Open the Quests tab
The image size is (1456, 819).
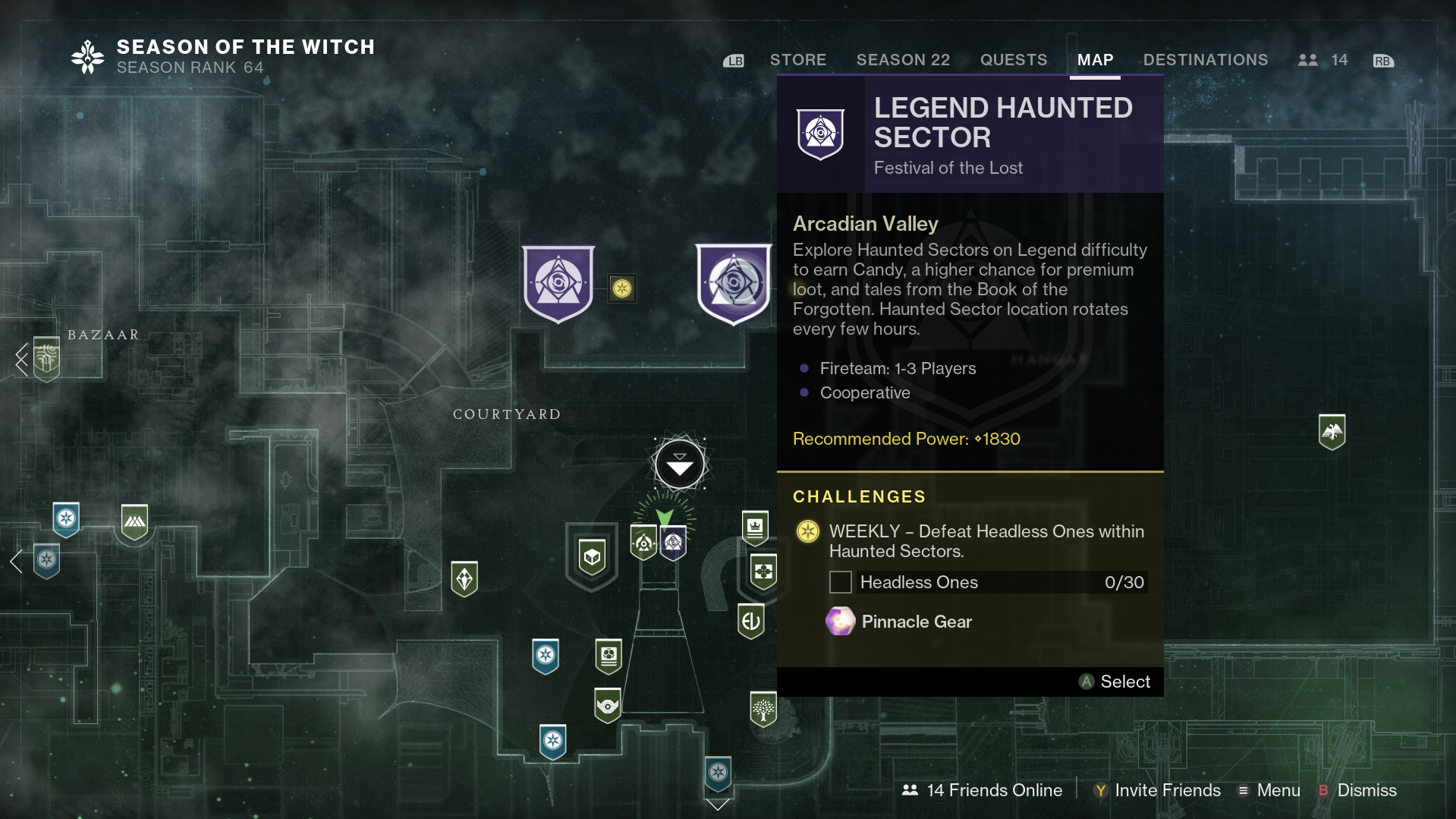pyautogui.click(x=1013, y=59)
